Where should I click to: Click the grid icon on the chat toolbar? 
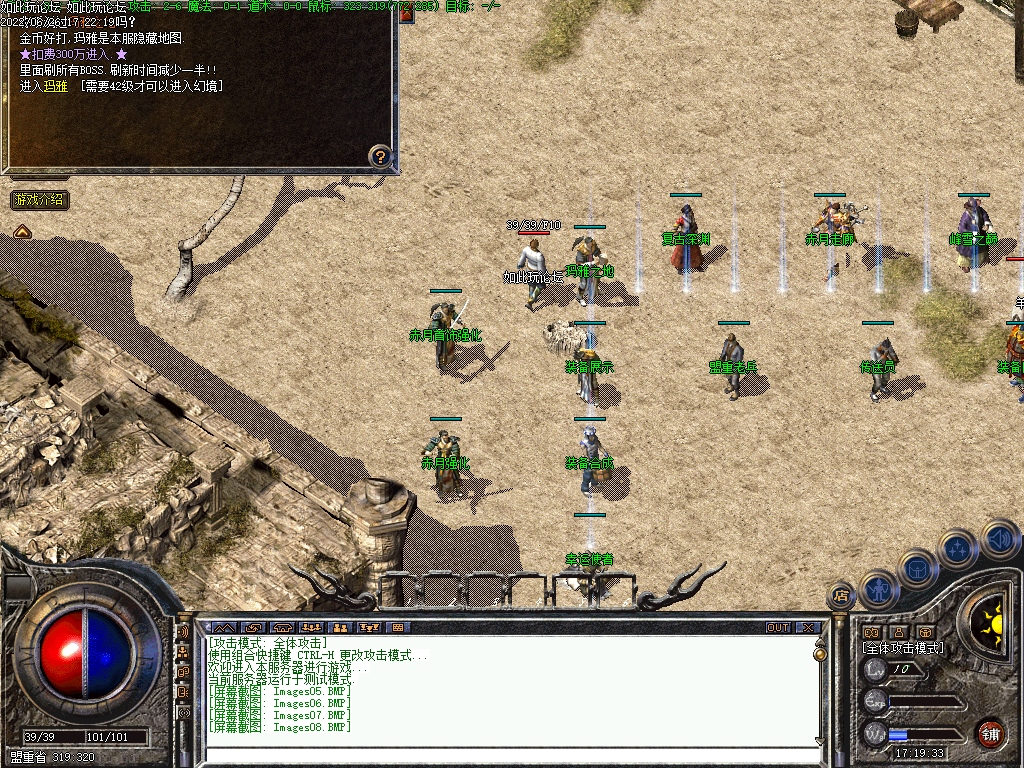point(398,628)
